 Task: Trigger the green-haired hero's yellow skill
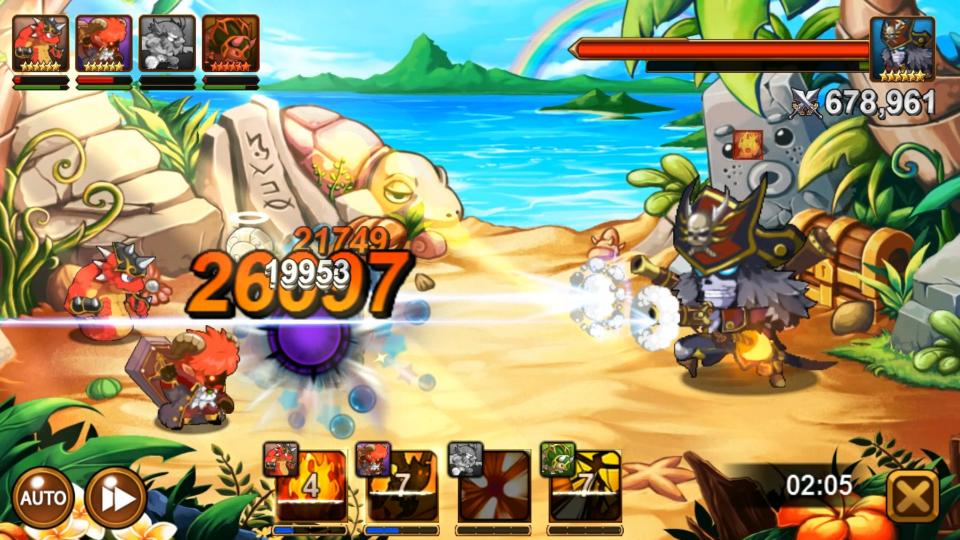585,487
